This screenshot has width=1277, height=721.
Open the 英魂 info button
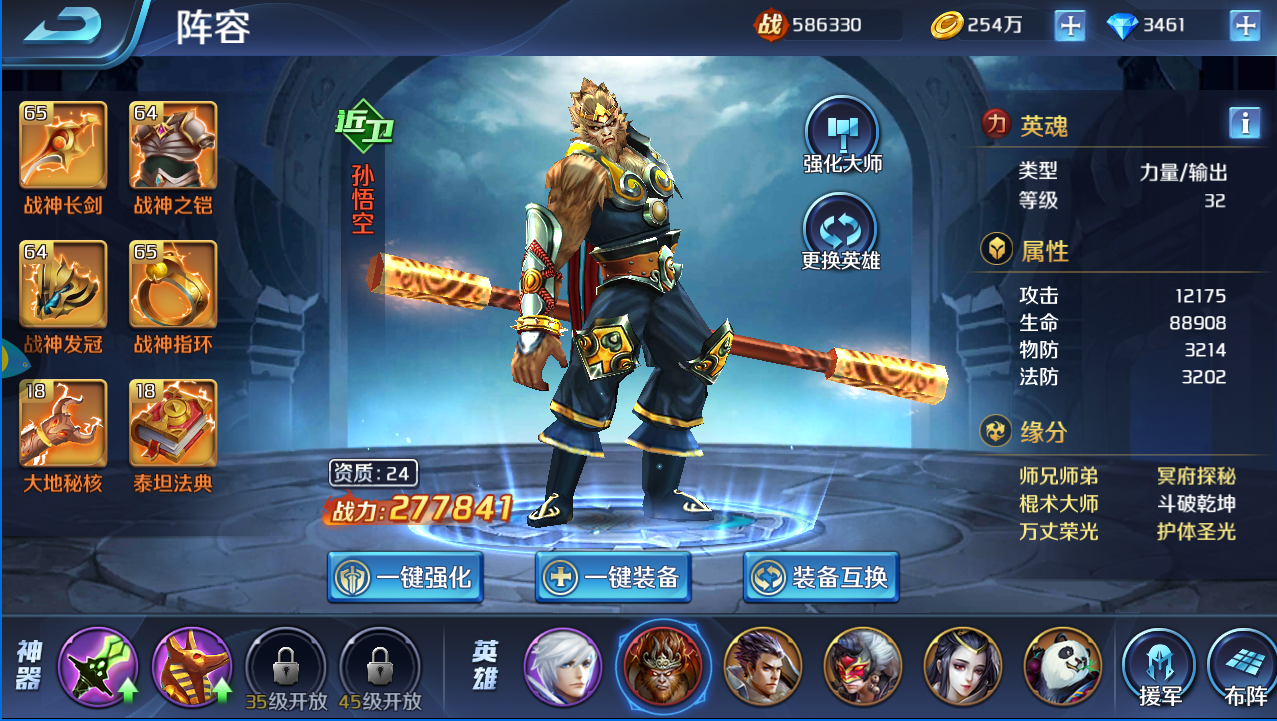tap(1244, 123)
